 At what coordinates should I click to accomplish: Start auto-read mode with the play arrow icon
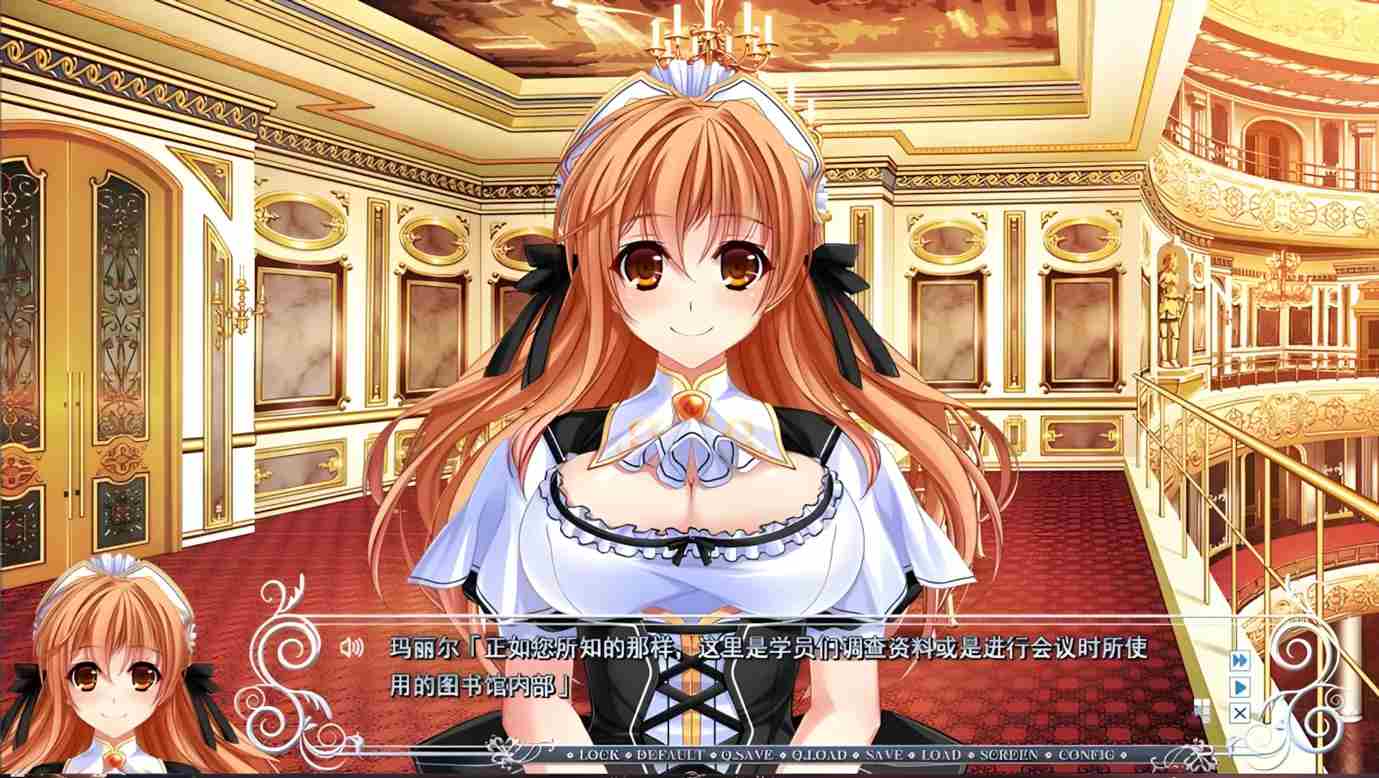[1238, 687]
